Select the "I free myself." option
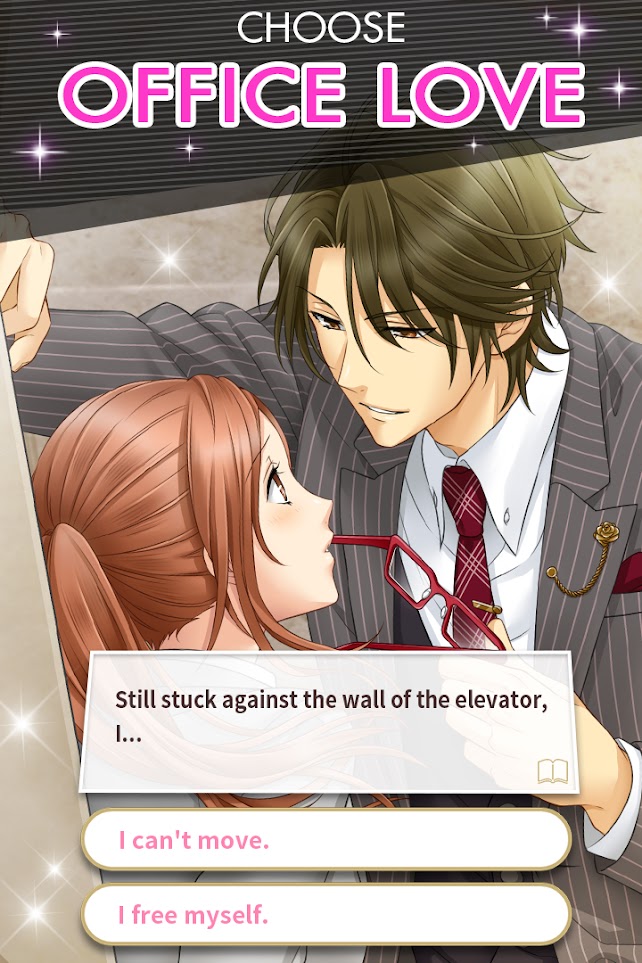642x963 pixels. (x=326, y=914)
